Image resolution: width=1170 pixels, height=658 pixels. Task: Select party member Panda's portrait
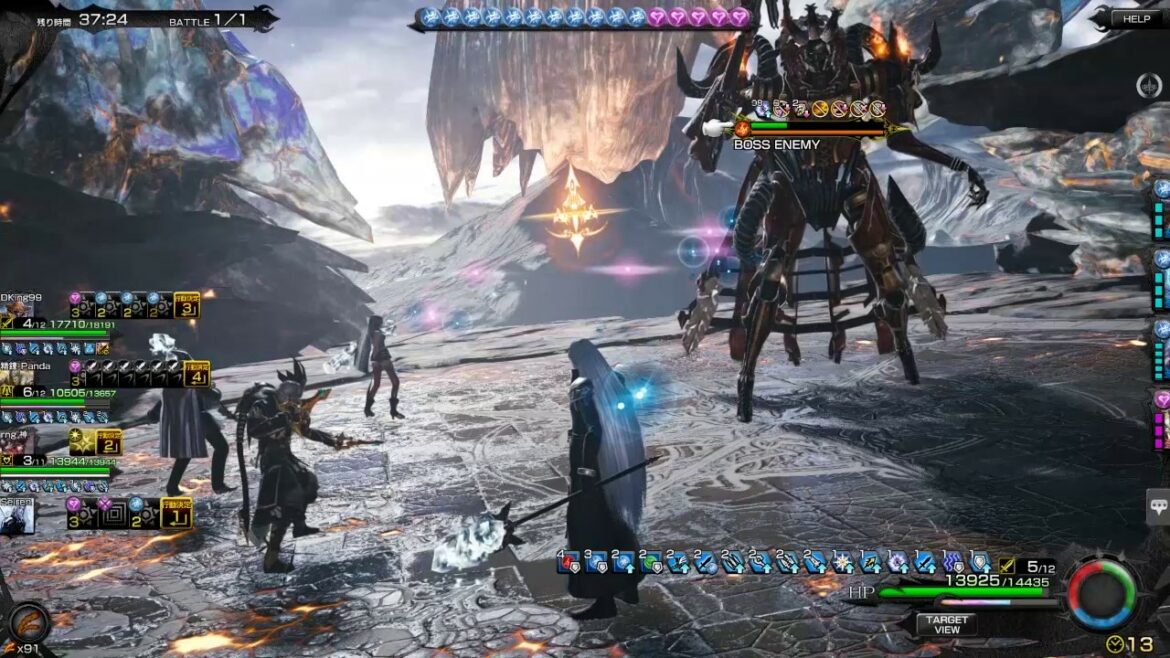(x=18, y=379)
